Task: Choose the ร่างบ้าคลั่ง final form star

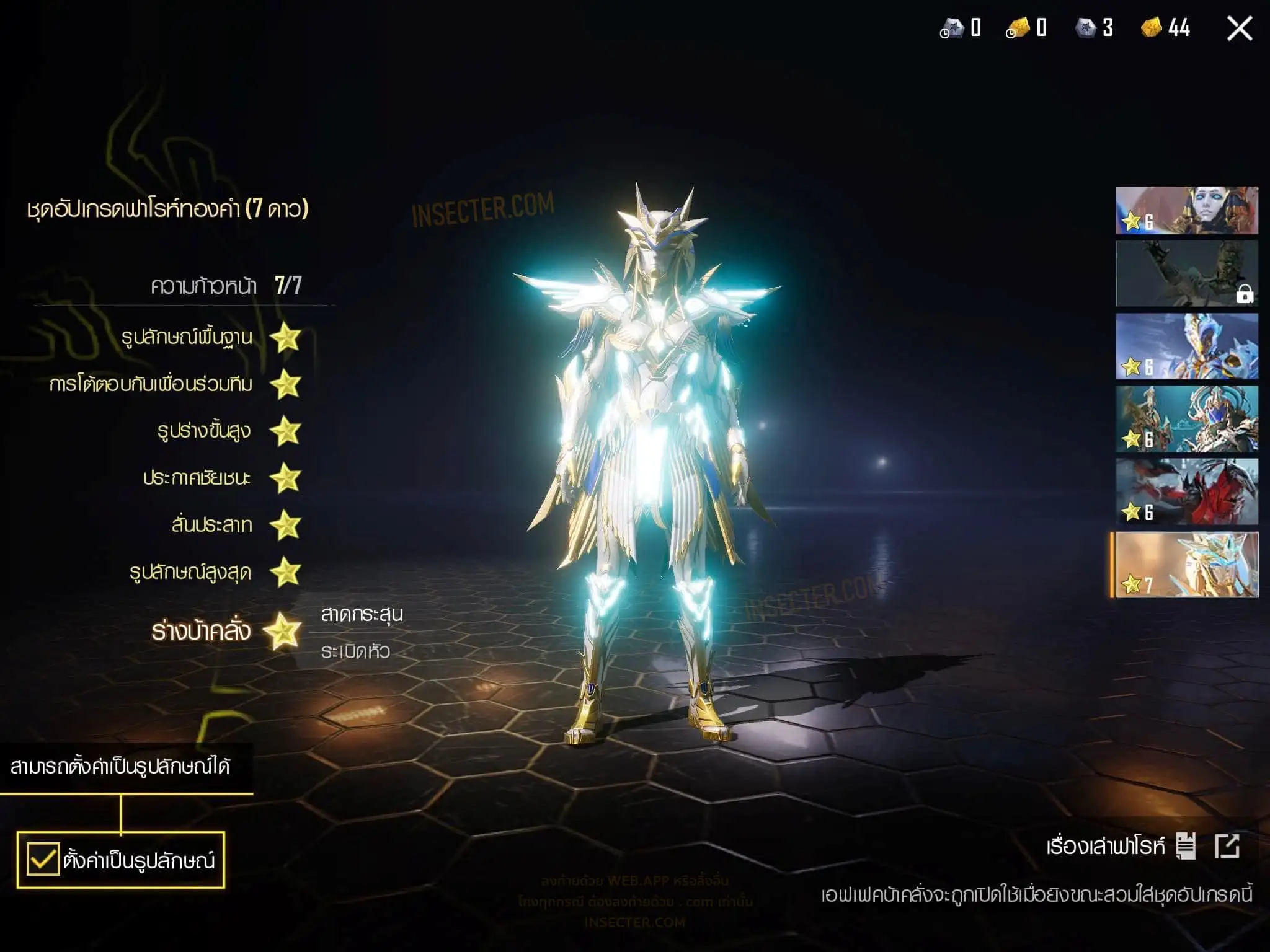Action: (283, 632)
